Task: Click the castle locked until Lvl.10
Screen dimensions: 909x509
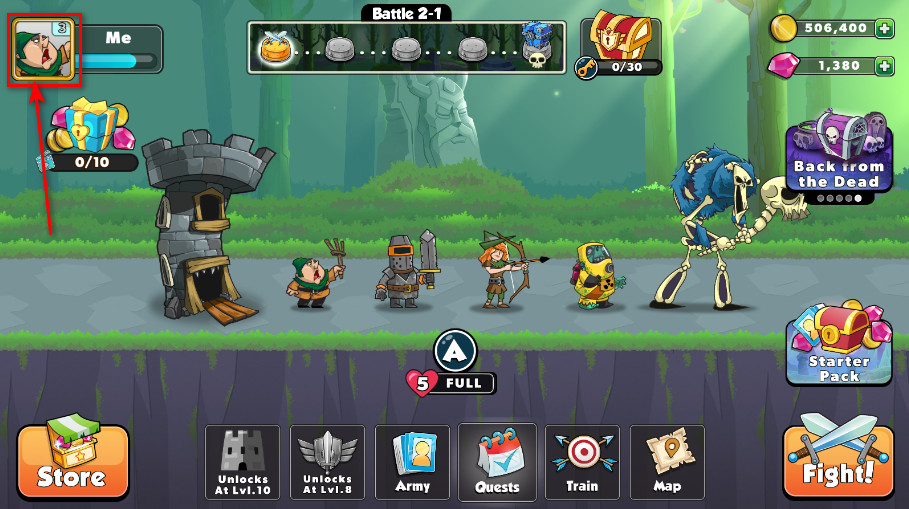Action: click(242, 462)
